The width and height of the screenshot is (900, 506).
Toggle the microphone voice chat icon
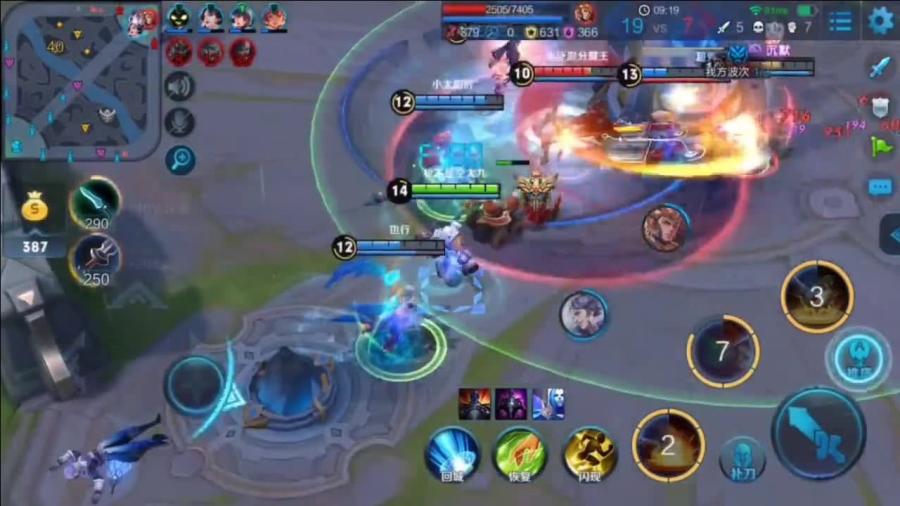pos(180,123)
